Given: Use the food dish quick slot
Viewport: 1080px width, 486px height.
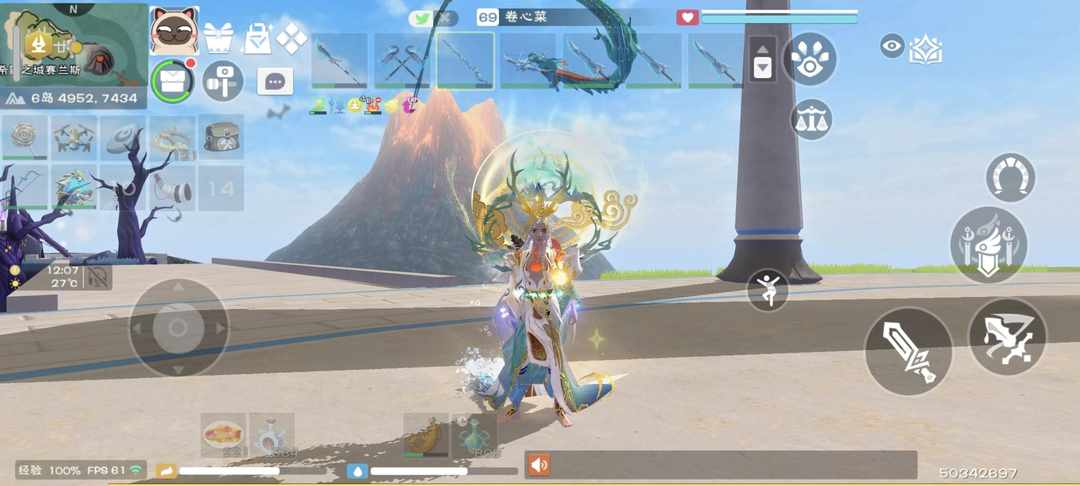Looking at the screenshot, I should pos(223,434).
